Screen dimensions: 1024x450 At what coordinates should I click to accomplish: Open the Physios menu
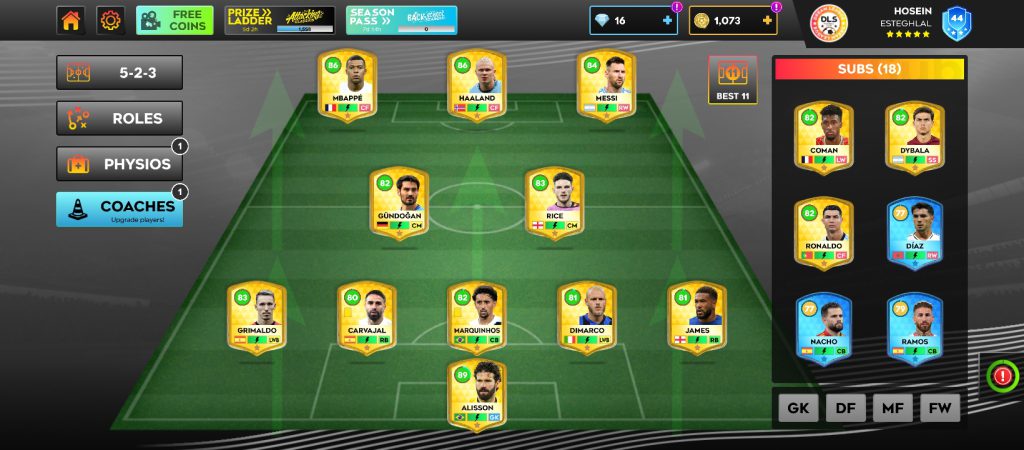(119, 164)
